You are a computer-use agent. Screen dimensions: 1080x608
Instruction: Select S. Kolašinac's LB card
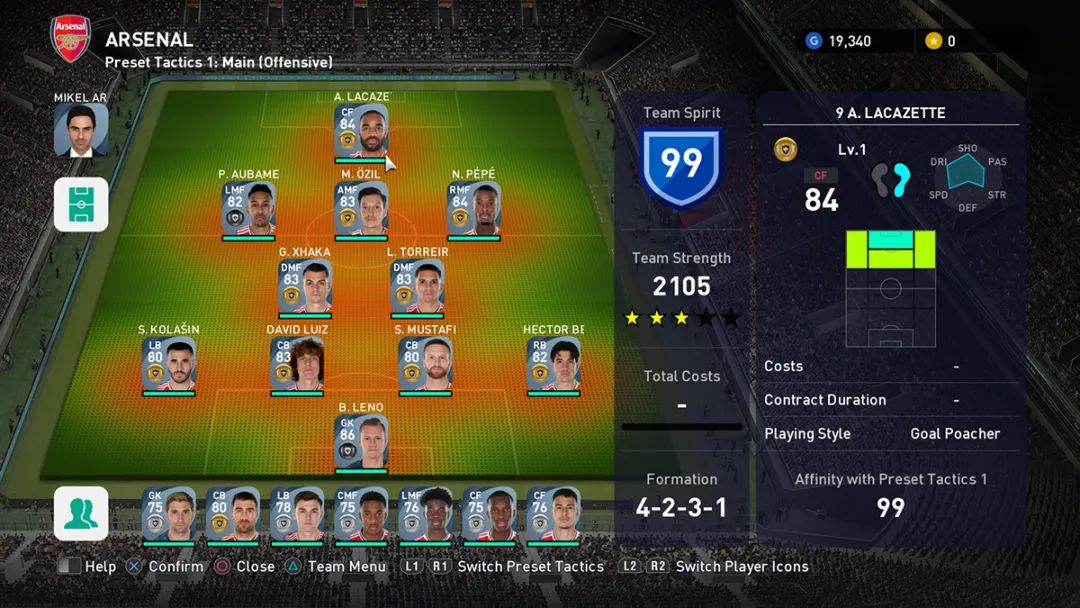point(169,364)
